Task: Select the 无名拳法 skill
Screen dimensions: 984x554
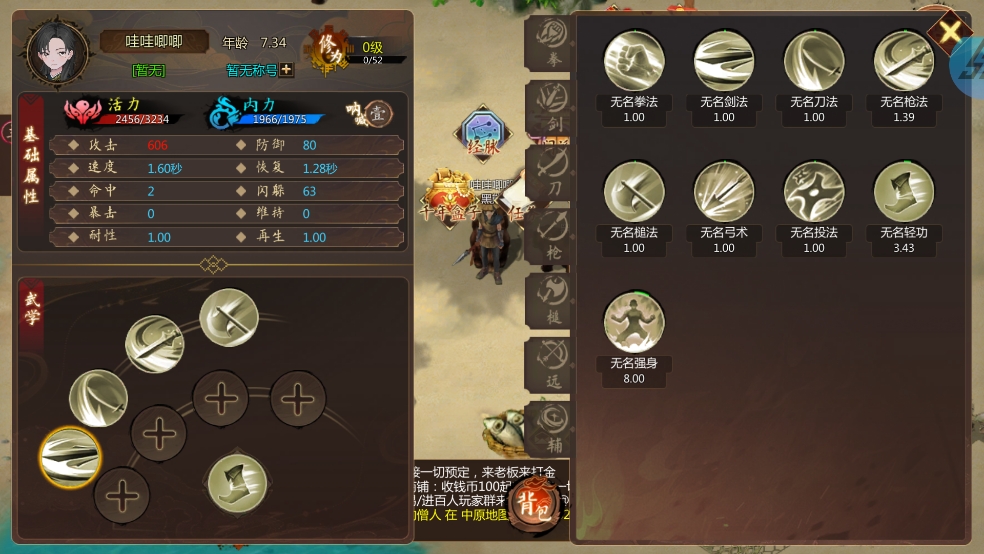Action: coord(634,61)
